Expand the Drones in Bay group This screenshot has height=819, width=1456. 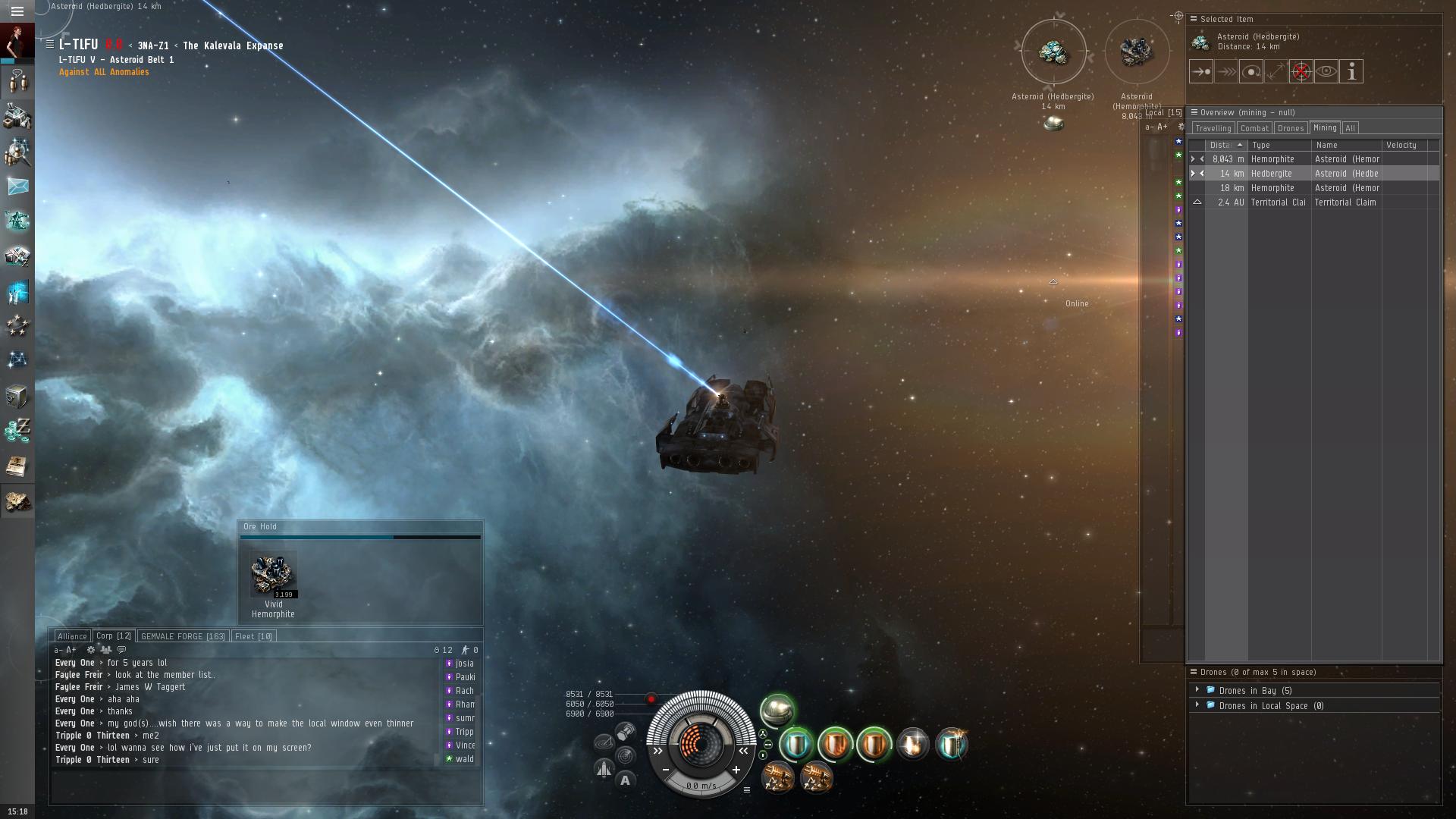pyautogui.click(x=1197, y=690)
